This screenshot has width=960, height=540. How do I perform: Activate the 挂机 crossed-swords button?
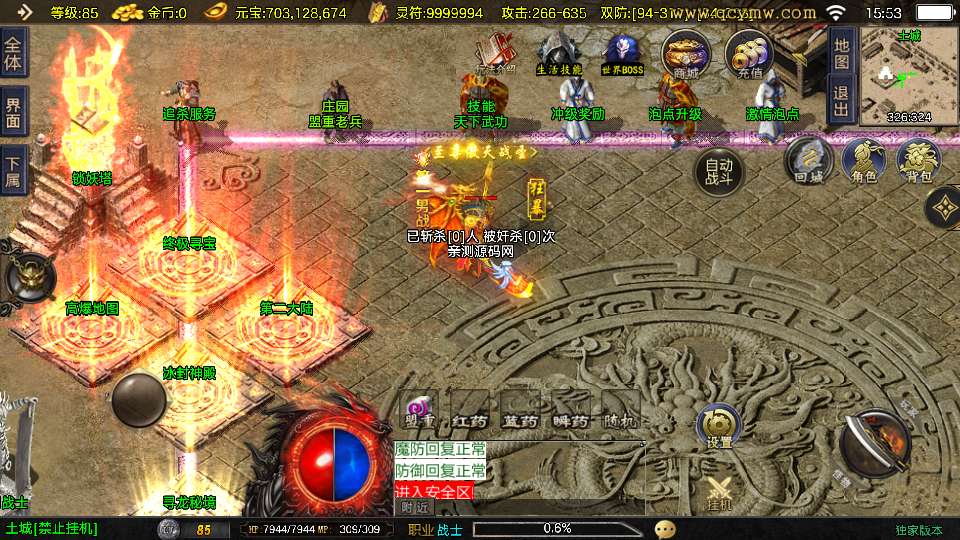click(719, 494)
